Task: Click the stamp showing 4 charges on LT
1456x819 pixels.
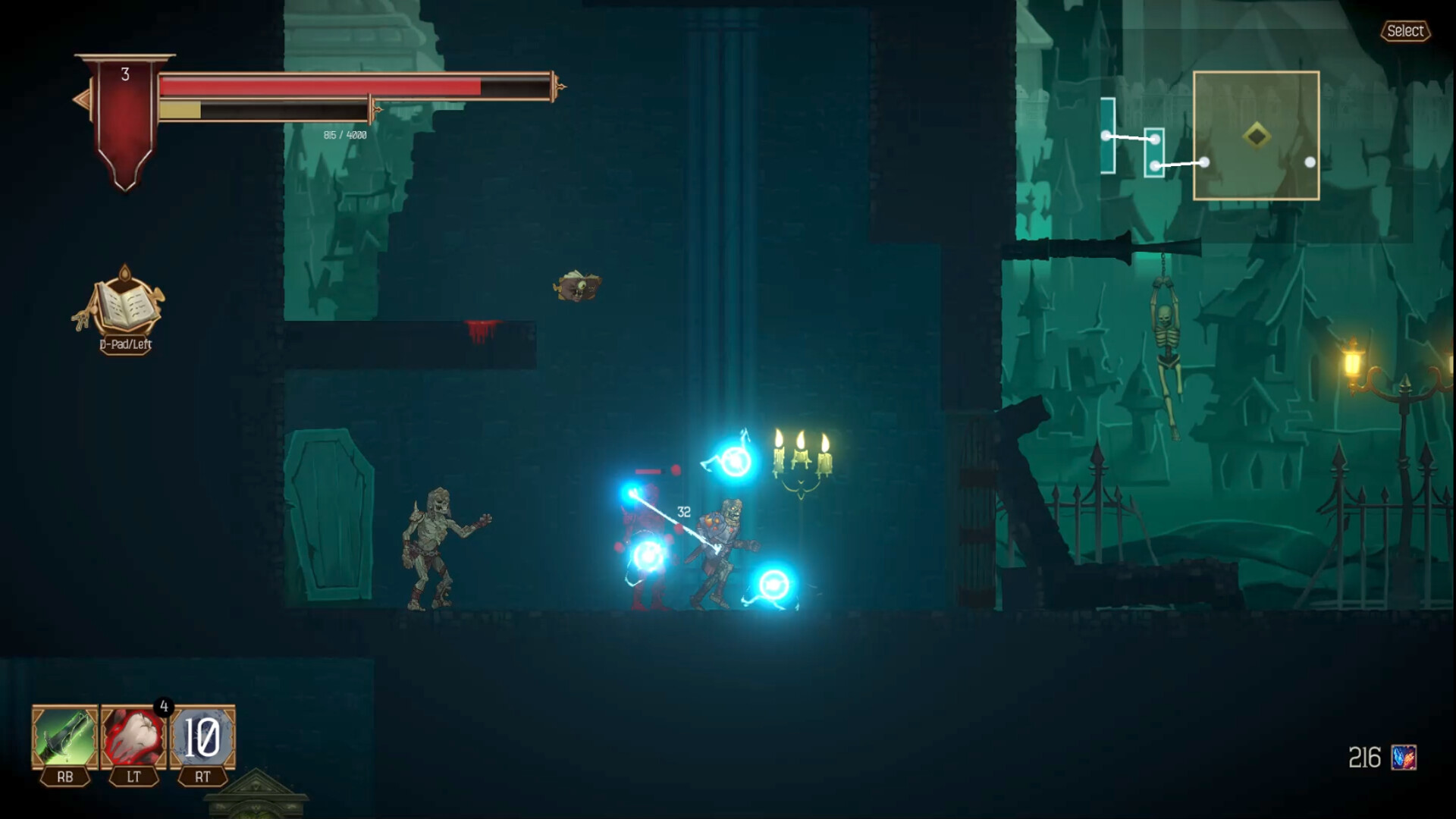Action: click(x=164, y=707)
